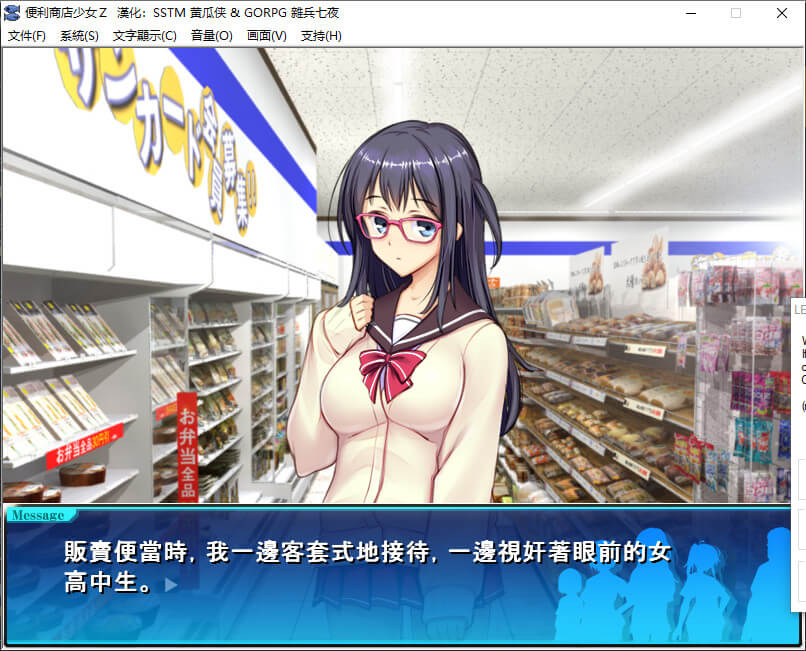
Task: Open the 音量(O) menu
Action: 211,36
